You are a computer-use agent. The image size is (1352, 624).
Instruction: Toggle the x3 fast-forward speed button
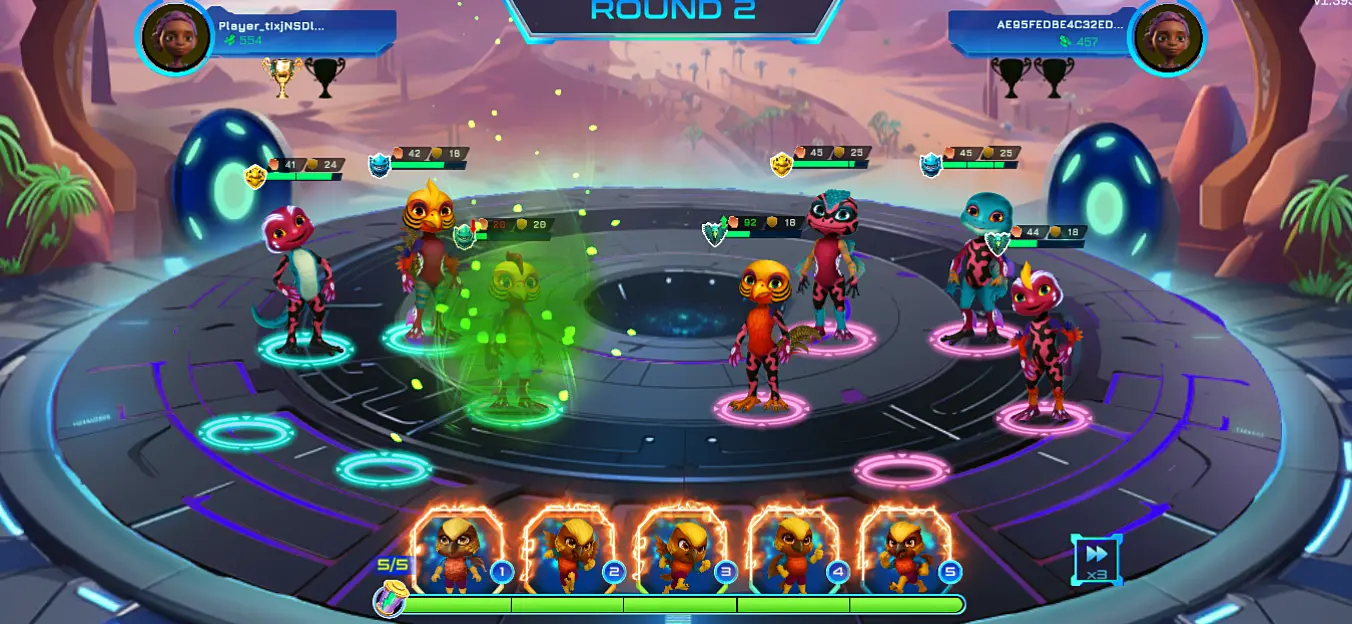coord(1097,558)
